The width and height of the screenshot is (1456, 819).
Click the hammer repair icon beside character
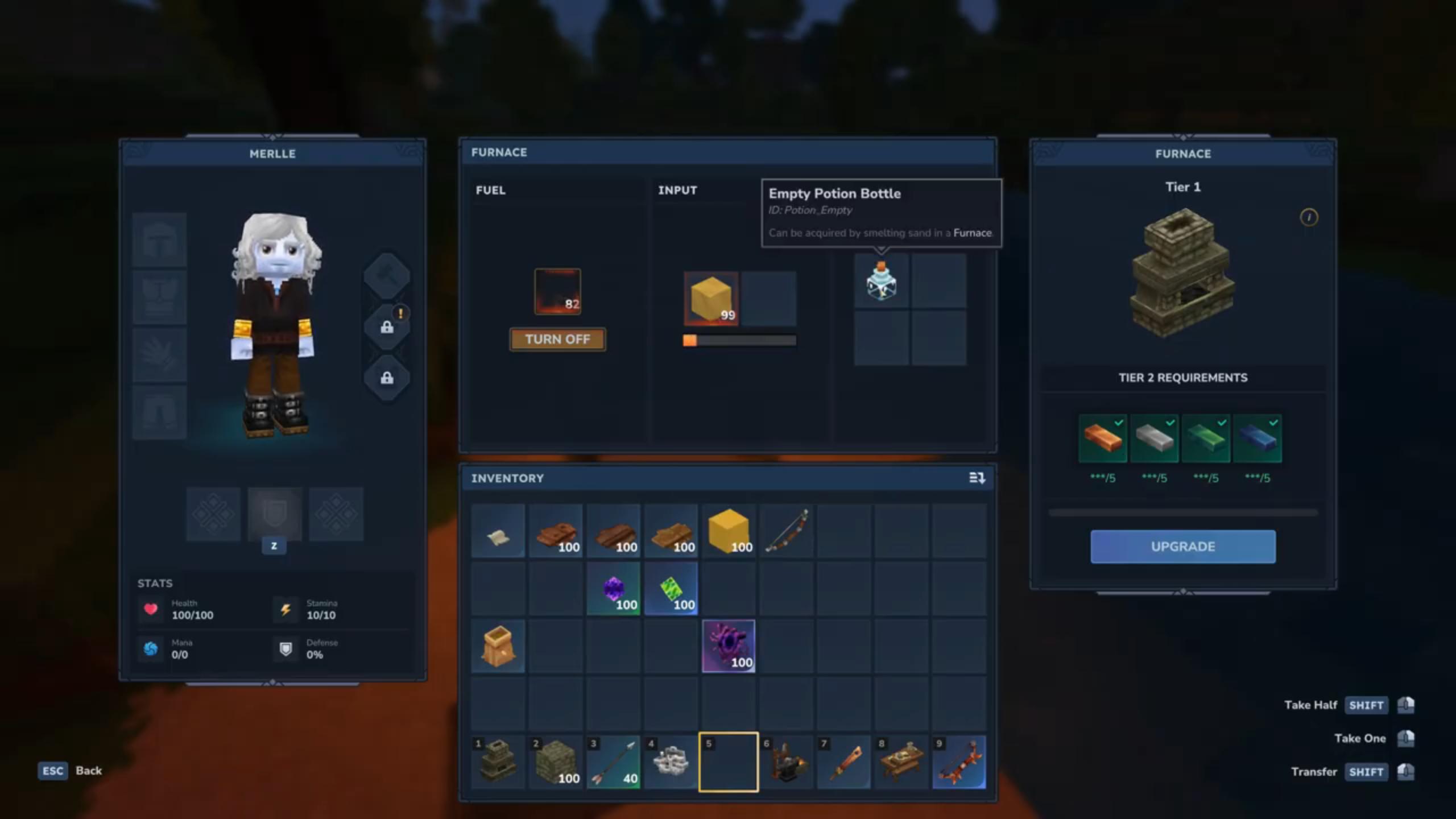pyautogui.click(x=387, y=275)
